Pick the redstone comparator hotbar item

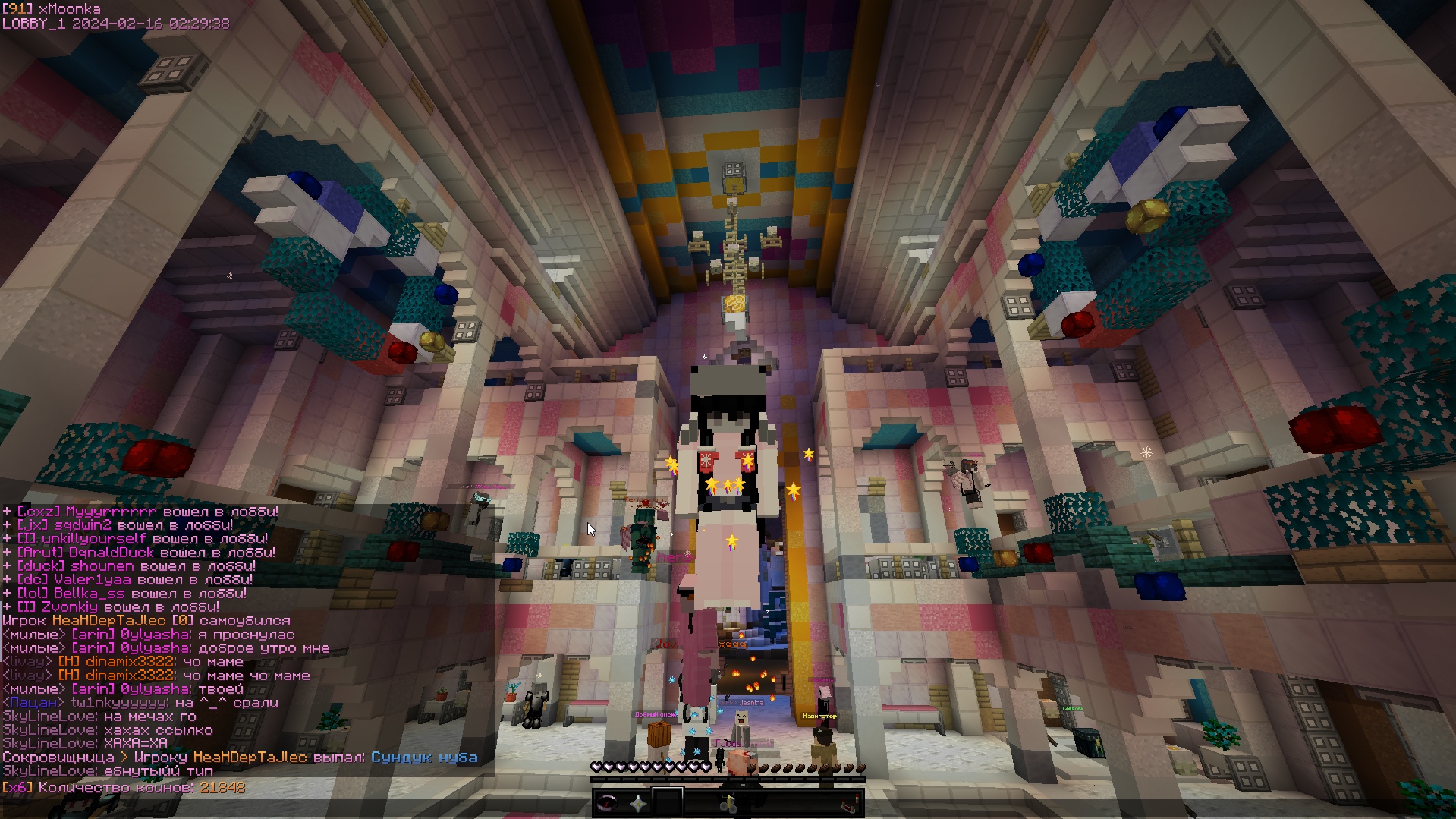(850, 803)
